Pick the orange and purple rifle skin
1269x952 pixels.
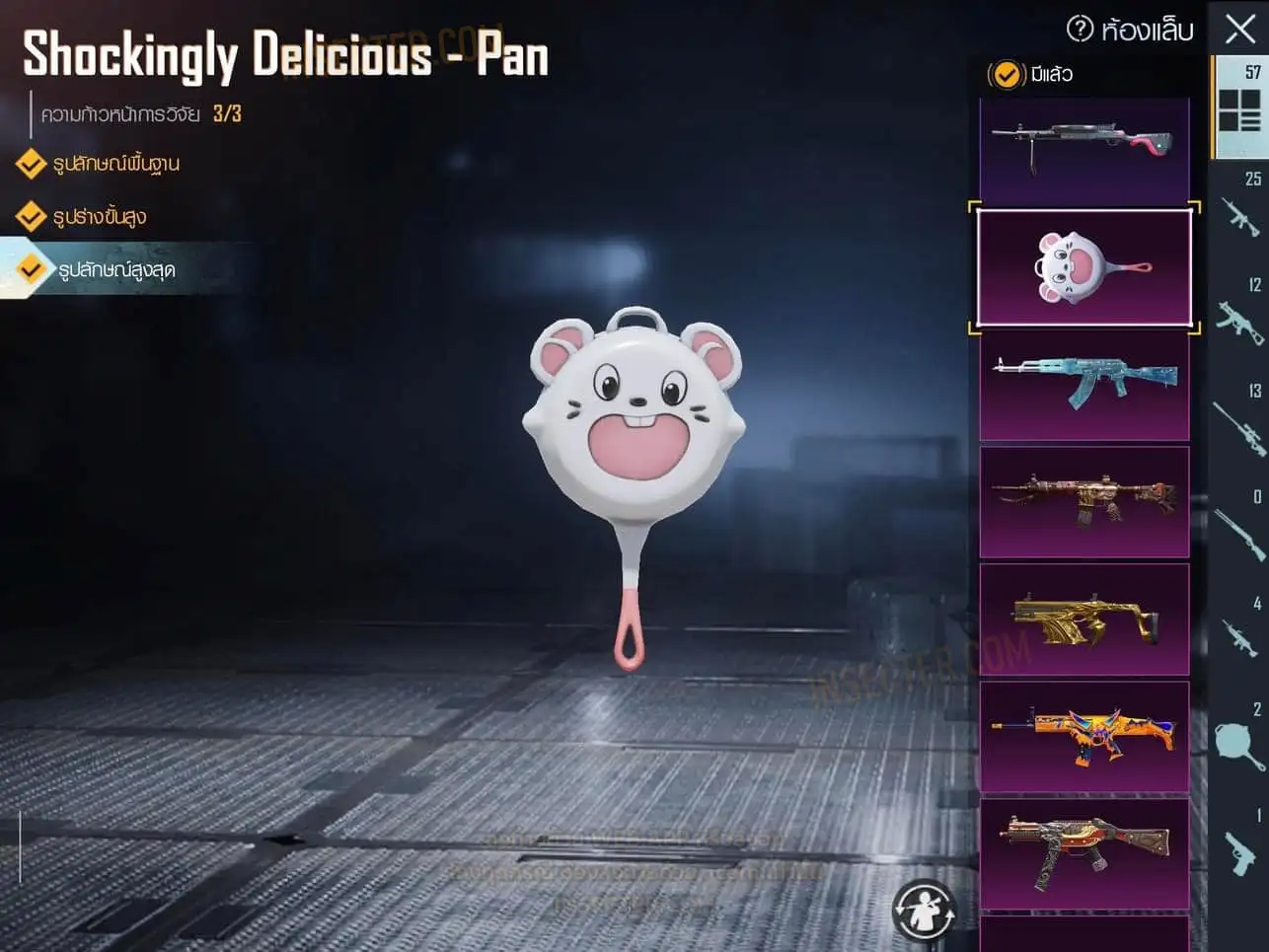[1083, 736]
